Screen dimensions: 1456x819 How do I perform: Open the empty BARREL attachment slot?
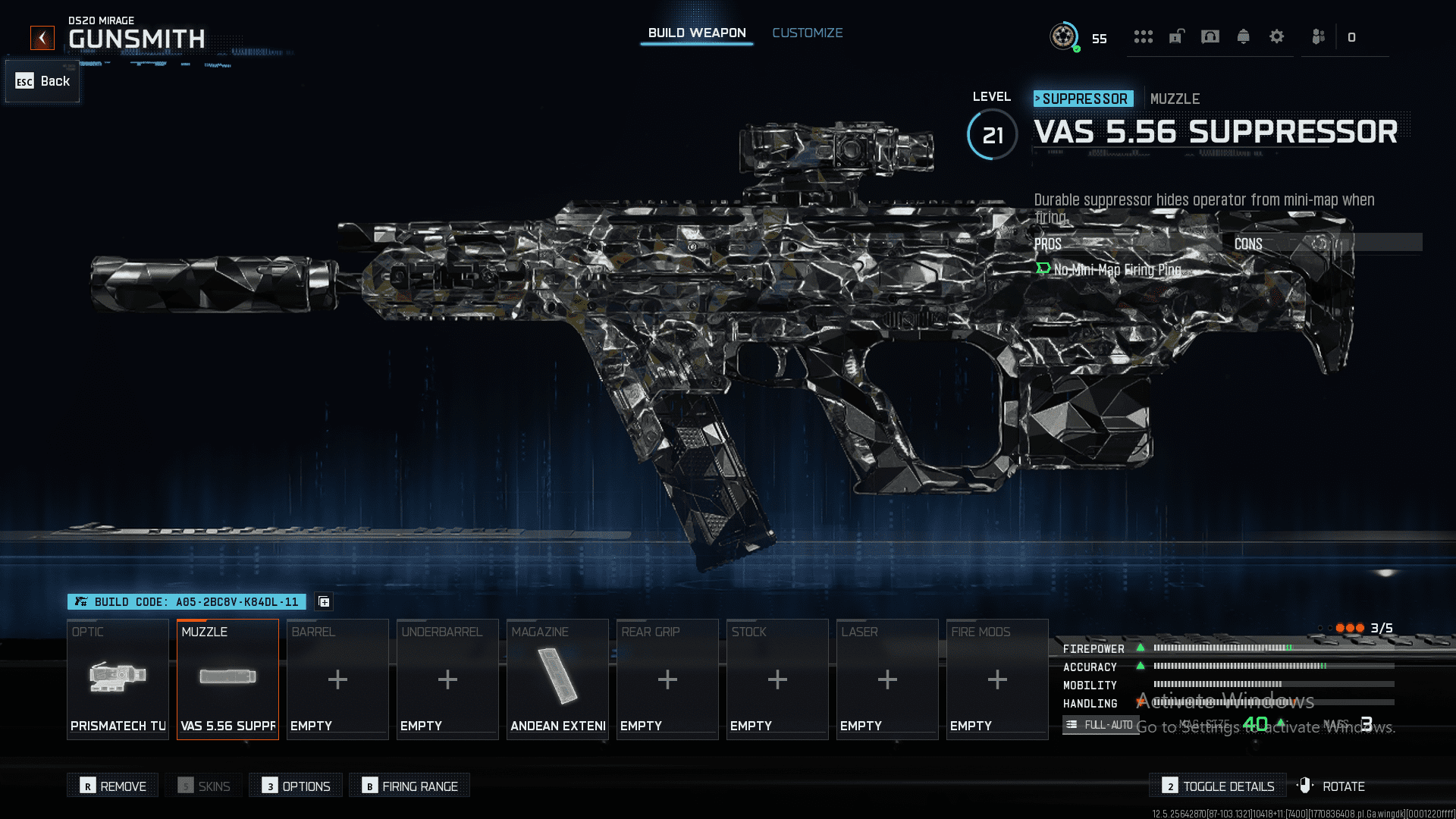pos(337,679)
